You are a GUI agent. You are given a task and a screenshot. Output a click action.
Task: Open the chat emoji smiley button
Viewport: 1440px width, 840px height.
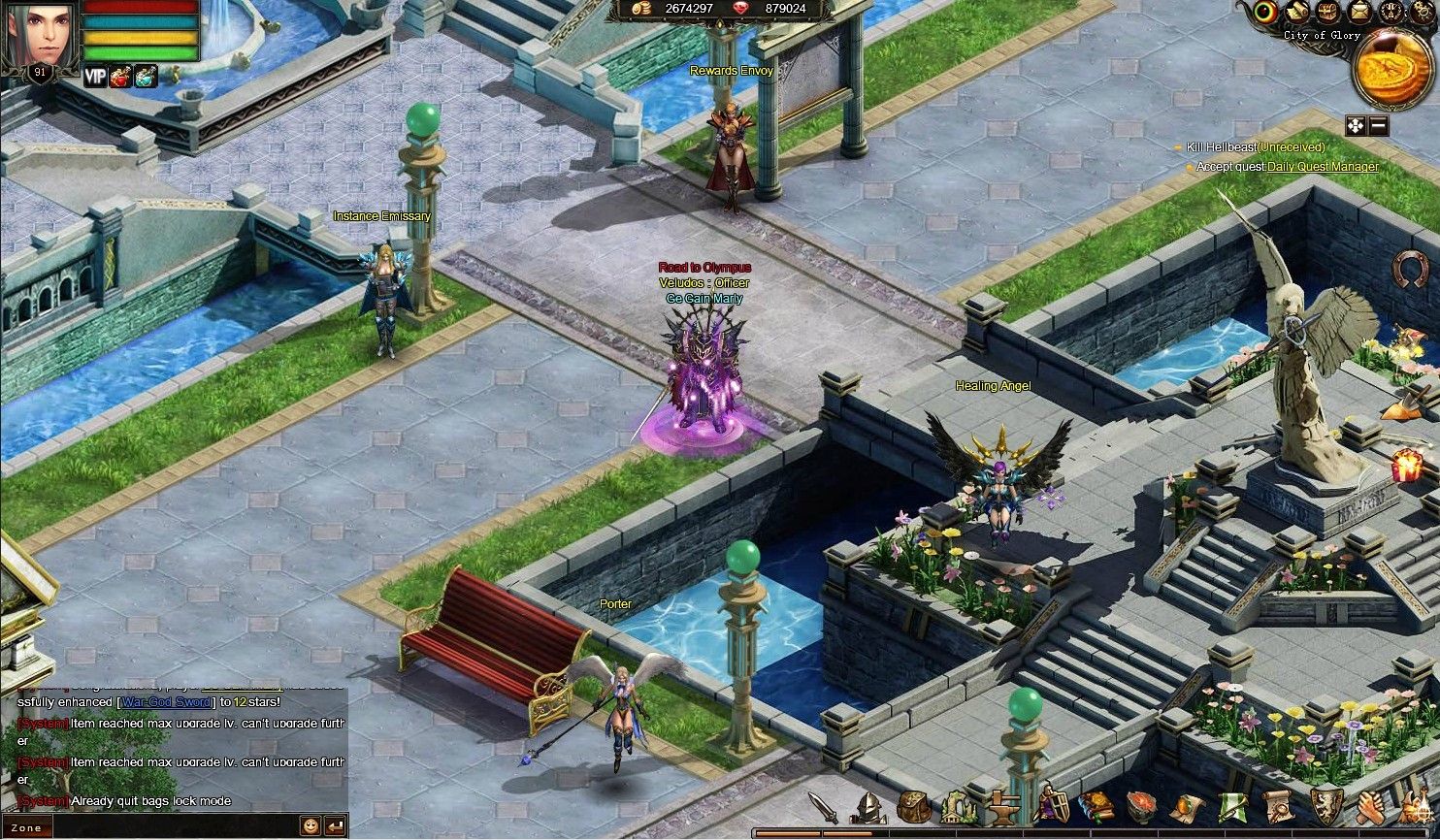pos(311,826)
